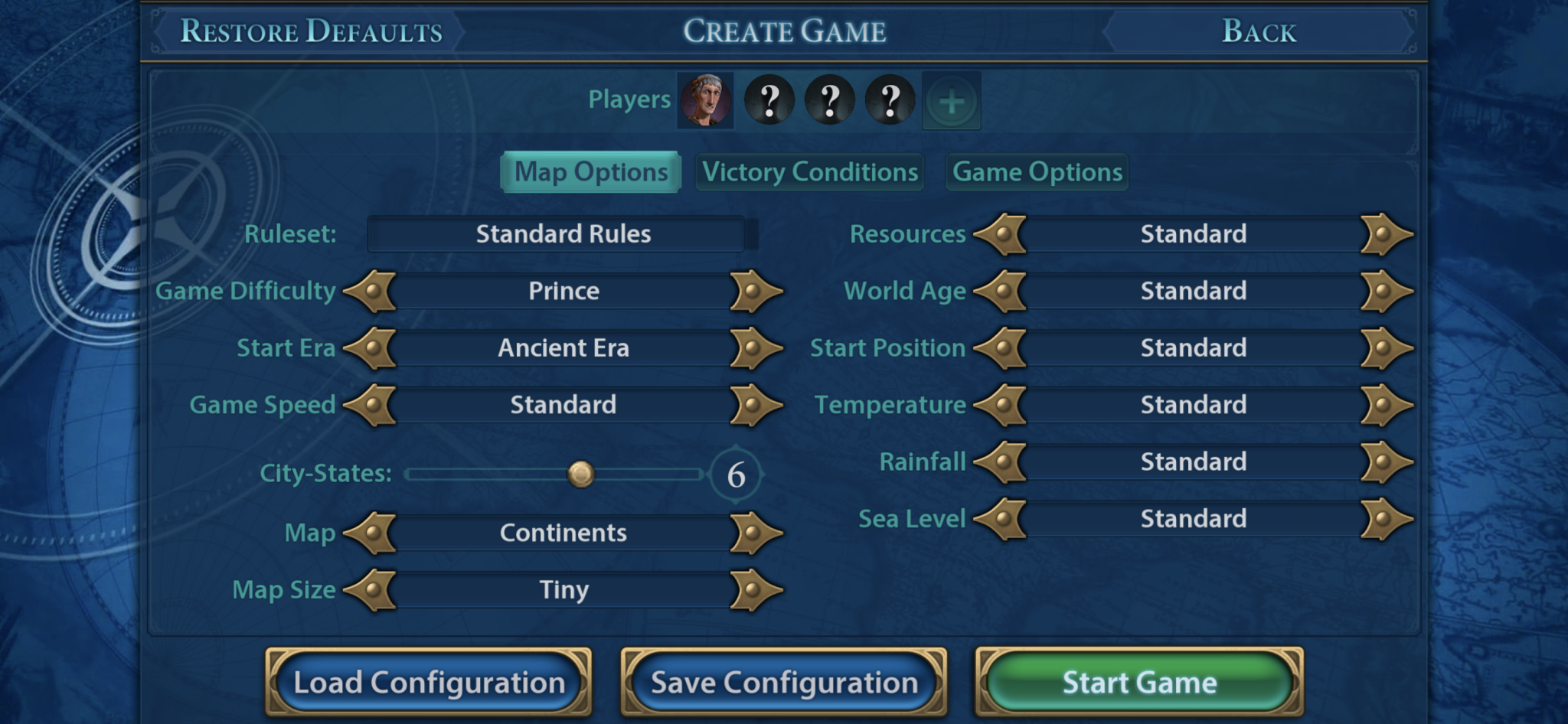Click the fourth random player avatar
The image size is (1568, 724).
click(888, 99)
